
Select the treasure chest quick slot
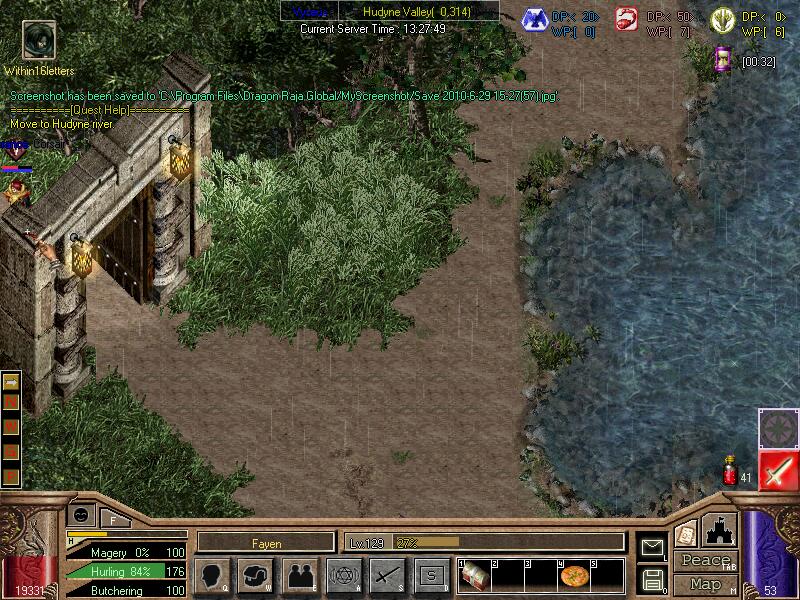(474, 577)
